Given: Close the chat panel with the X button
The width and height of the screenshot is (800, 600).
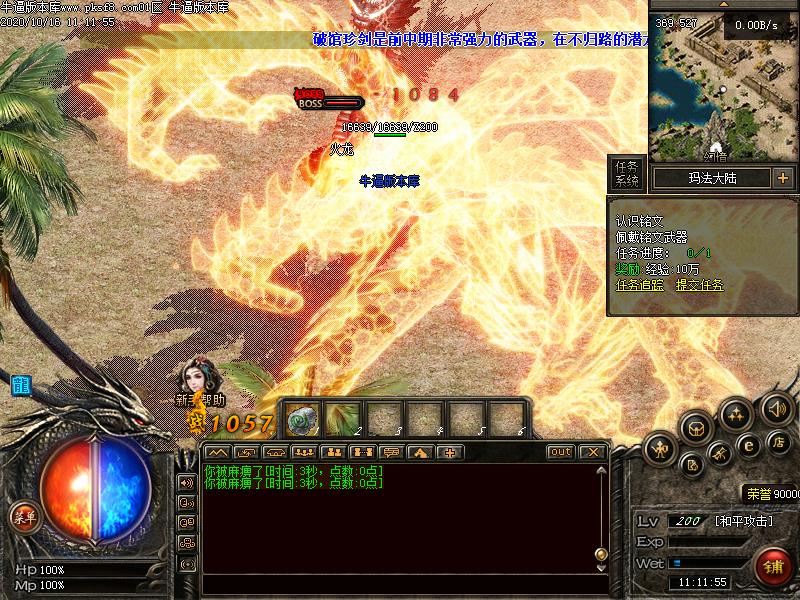Looking at the screenshot, I should point(593,452).
